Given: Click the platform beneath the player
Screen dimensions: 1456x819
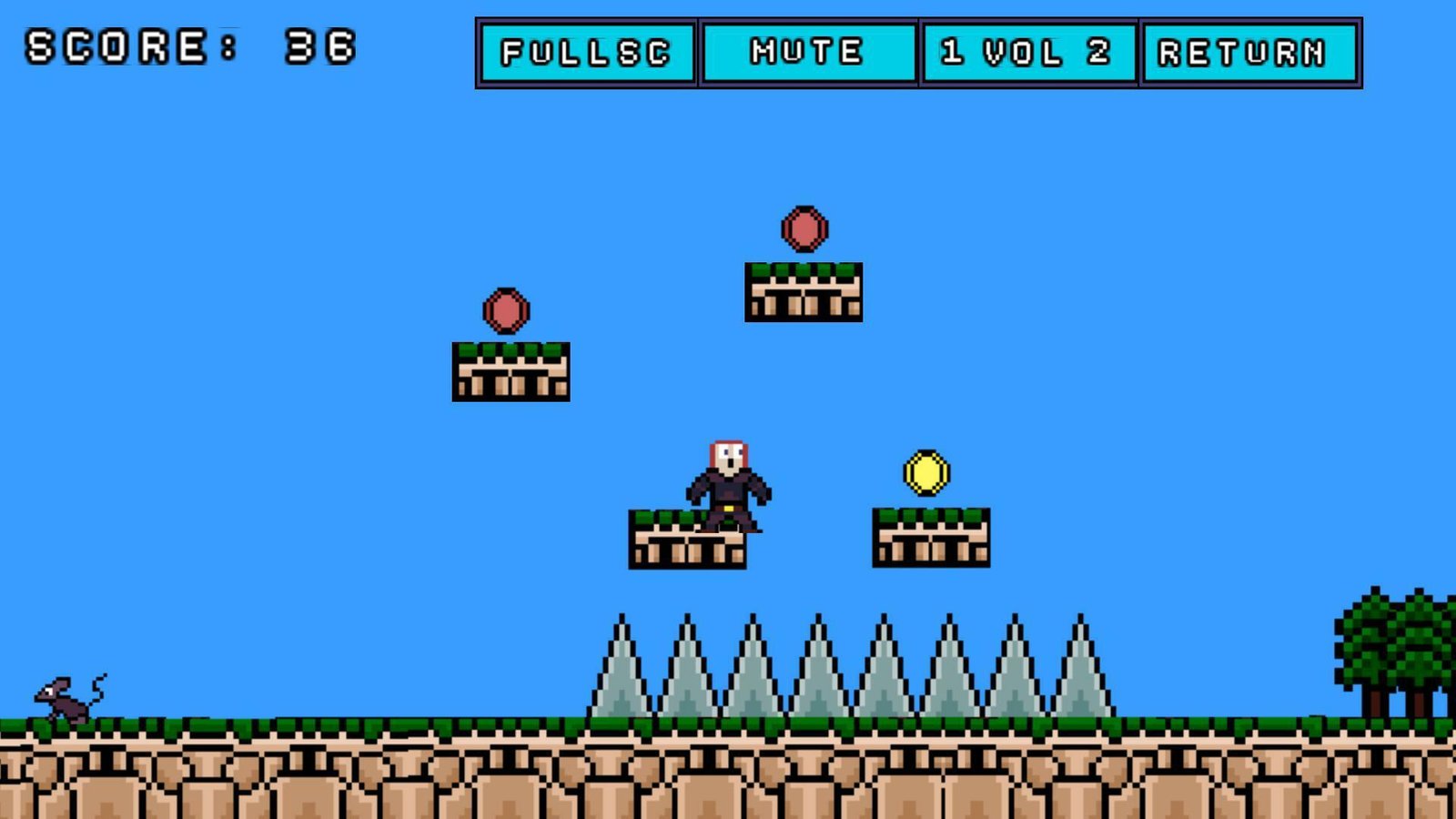Looking at the screenshot, I should click(687, 541).
